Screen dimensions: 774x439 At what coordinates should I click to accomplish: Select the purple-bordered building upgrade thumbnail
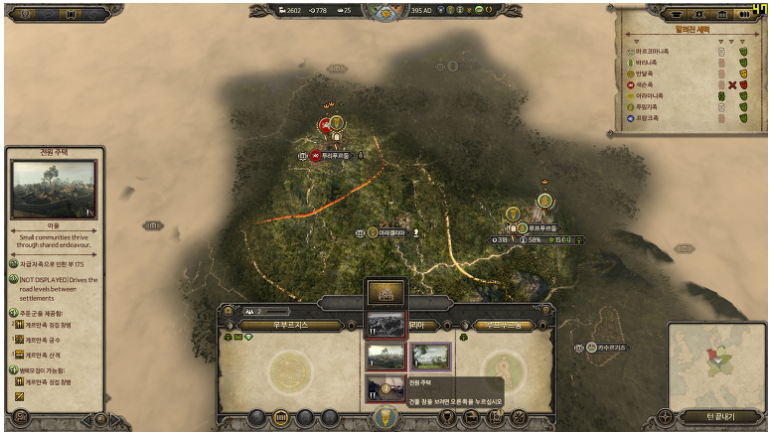(x=430, y=357)
